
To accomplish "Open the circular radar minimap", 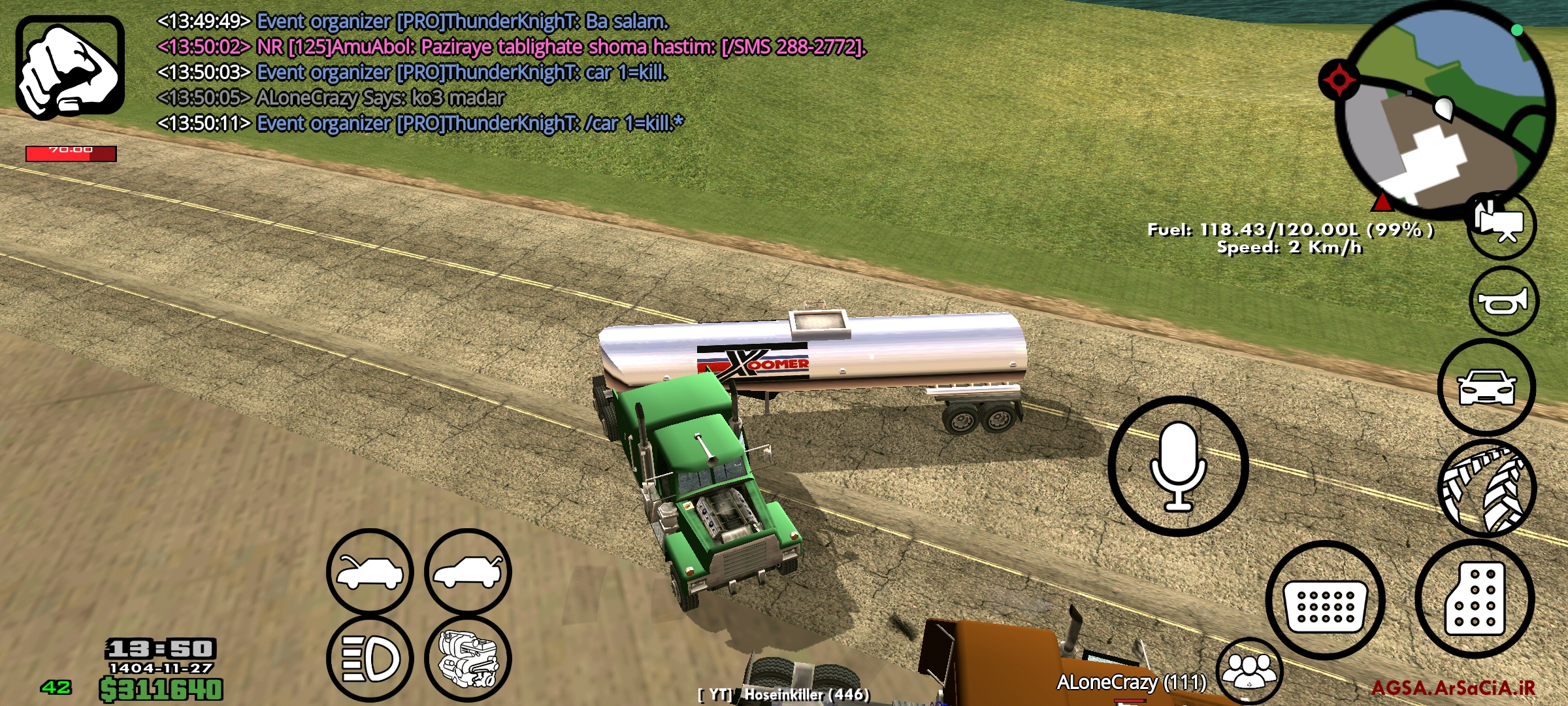I will (x=1445, y=108).
